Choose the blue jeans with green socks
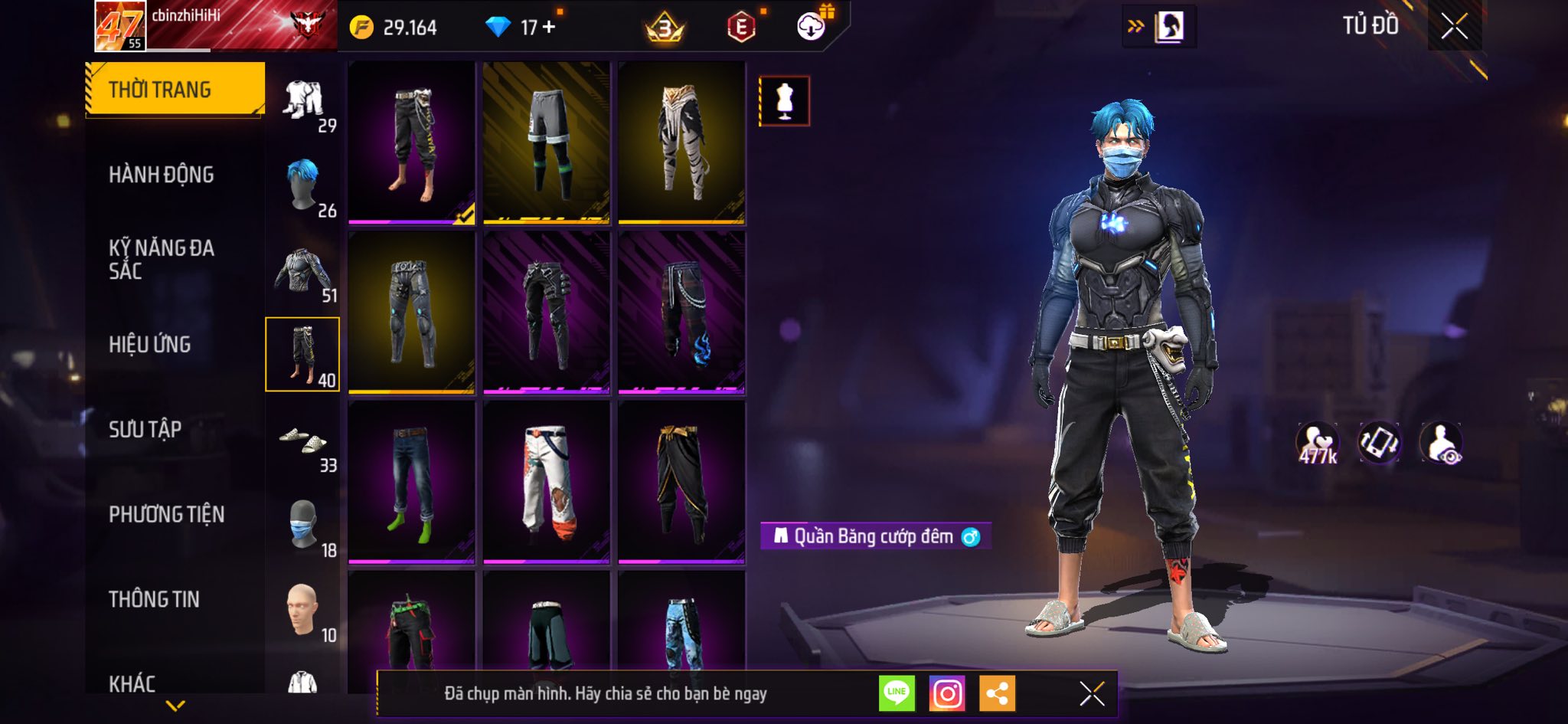The width and height of the screenshot is (1568, 724). [412, 483]
